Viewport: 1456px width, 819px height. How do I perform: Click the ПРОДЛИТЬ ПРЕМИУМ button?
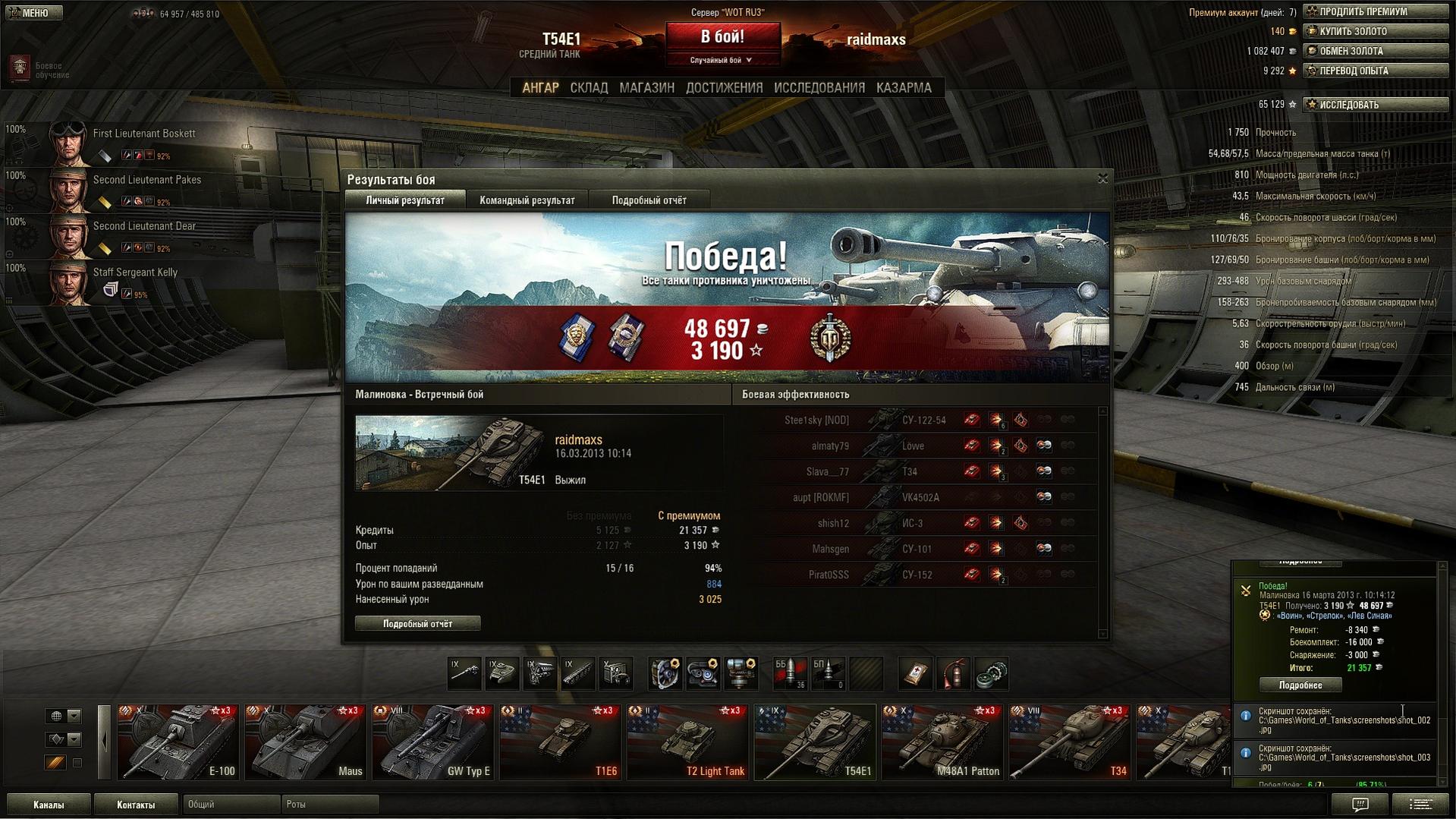pos(1375,11)
